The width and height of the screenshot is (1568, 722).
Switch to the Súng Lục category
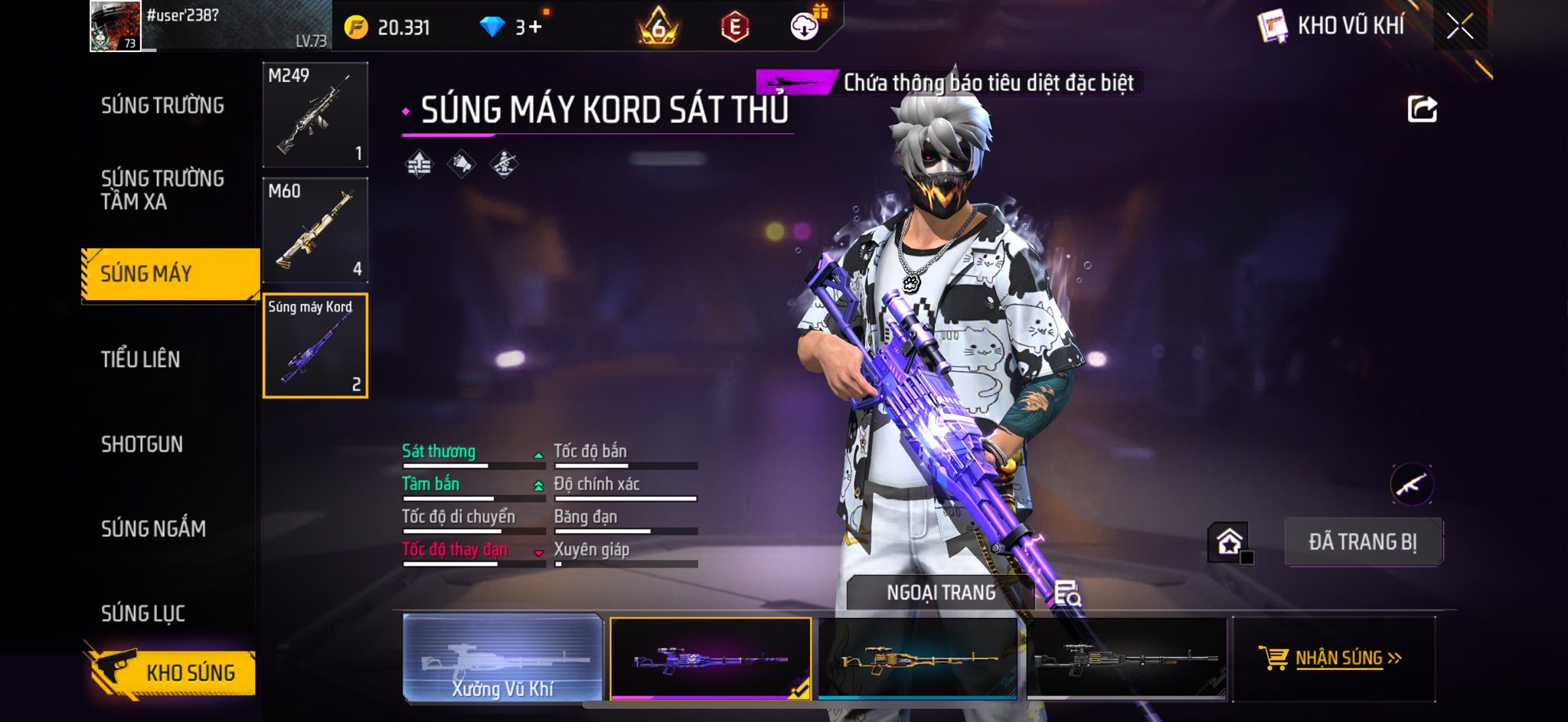tap(143, 613)
